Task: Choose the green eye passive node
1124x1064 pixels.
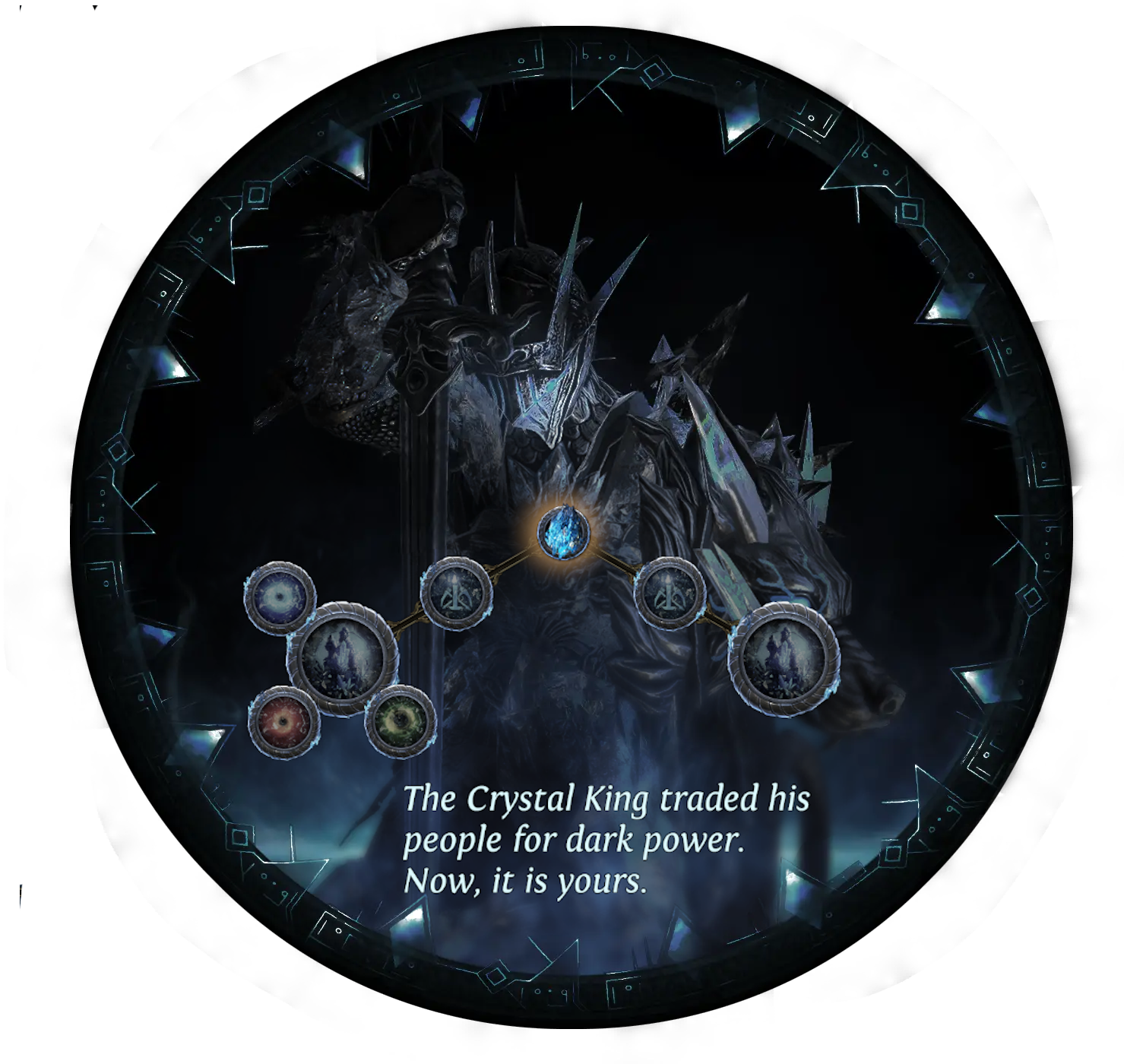Action: click(400, 719)
